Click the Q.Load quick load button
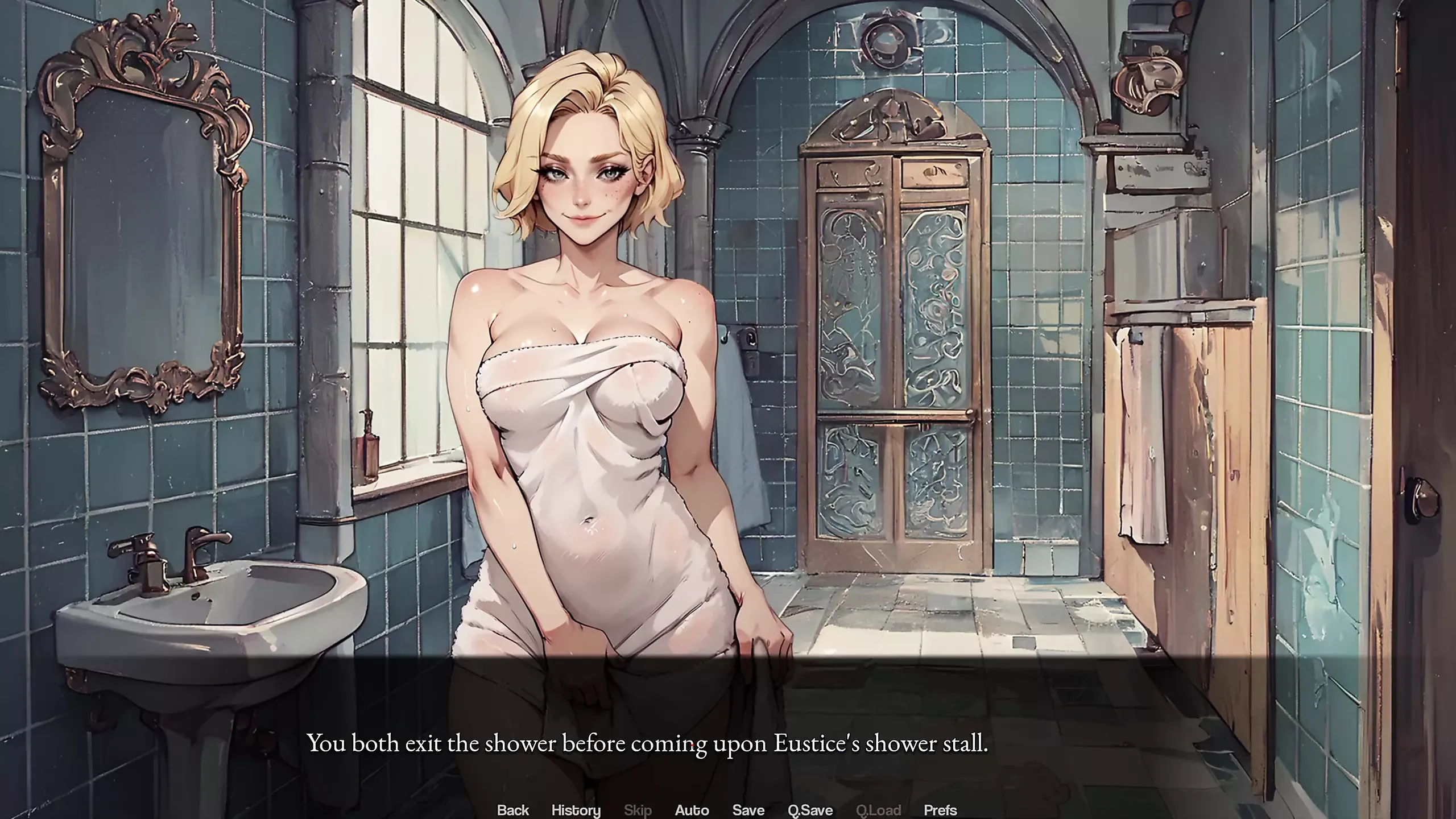Viewport: 1456px width, 819px height. [x=878, y=810]
